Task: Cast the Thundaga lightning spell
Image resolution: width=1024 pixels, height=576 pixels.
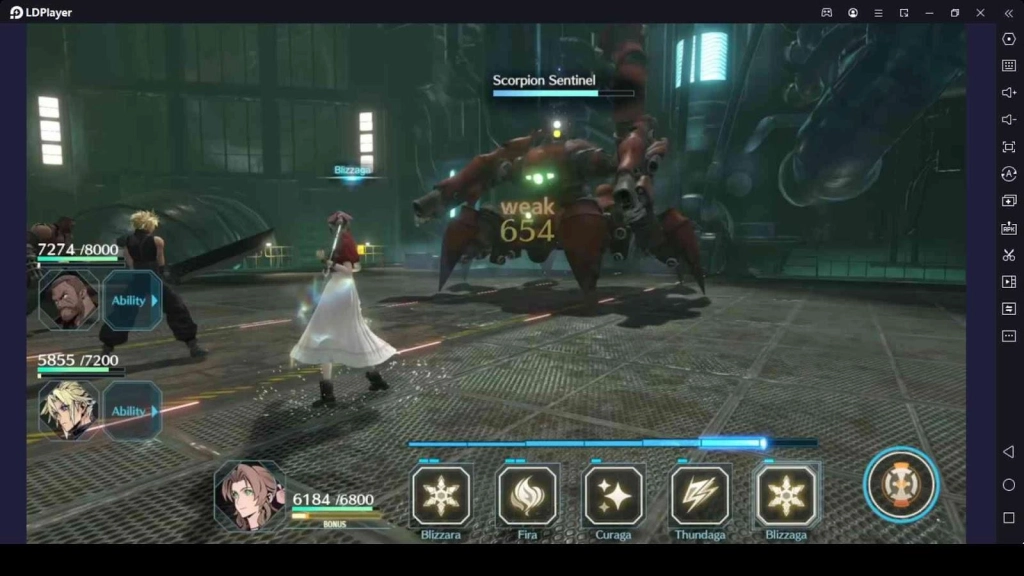Action: pyautogui.click(x=700, y=496)
